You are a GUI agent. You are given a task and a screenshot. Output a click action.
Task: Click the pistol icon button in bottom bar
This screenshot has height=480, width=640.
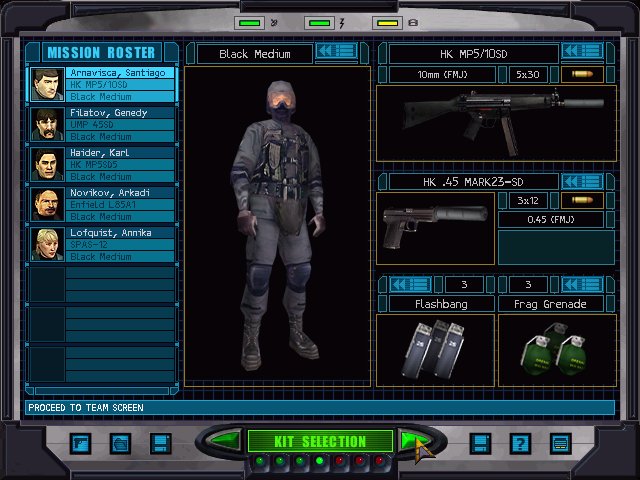[80, 443]
